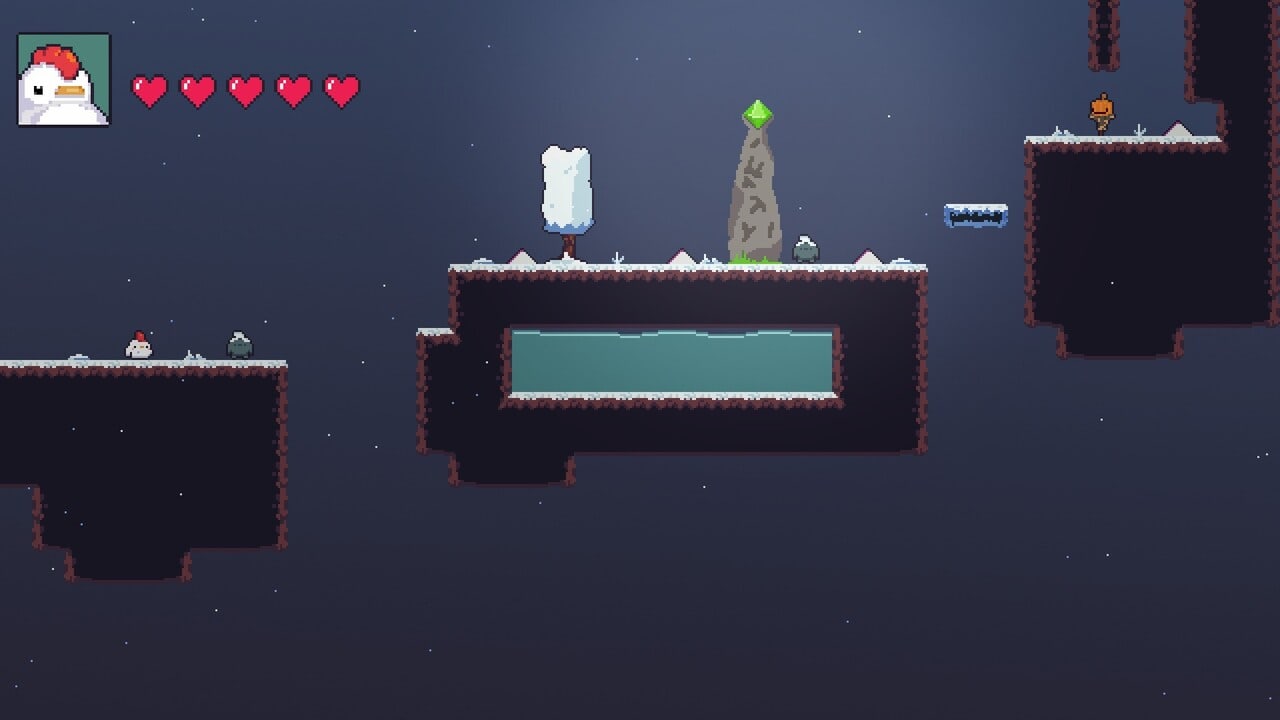Click the white chicken standing on the left platform
This screenshot has height=720, width=1280.
point(137,345)
